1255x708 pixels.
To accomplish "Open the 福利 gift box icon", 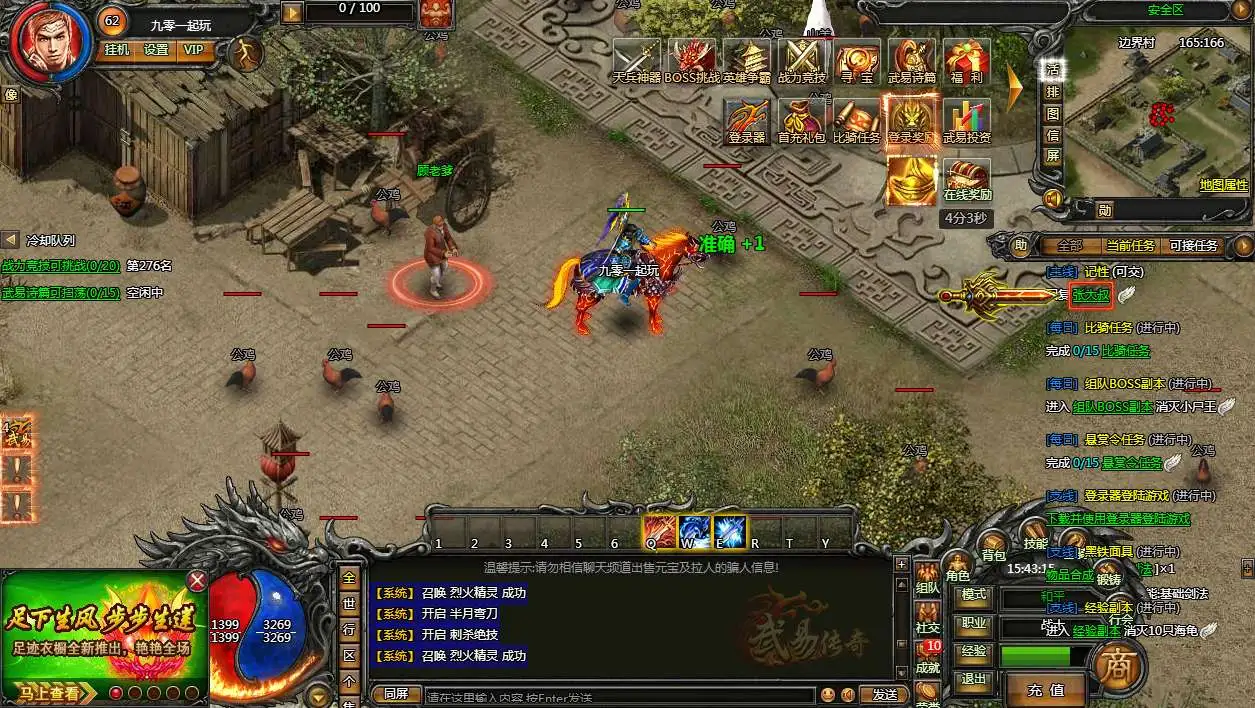I will (x=966, y=58).
